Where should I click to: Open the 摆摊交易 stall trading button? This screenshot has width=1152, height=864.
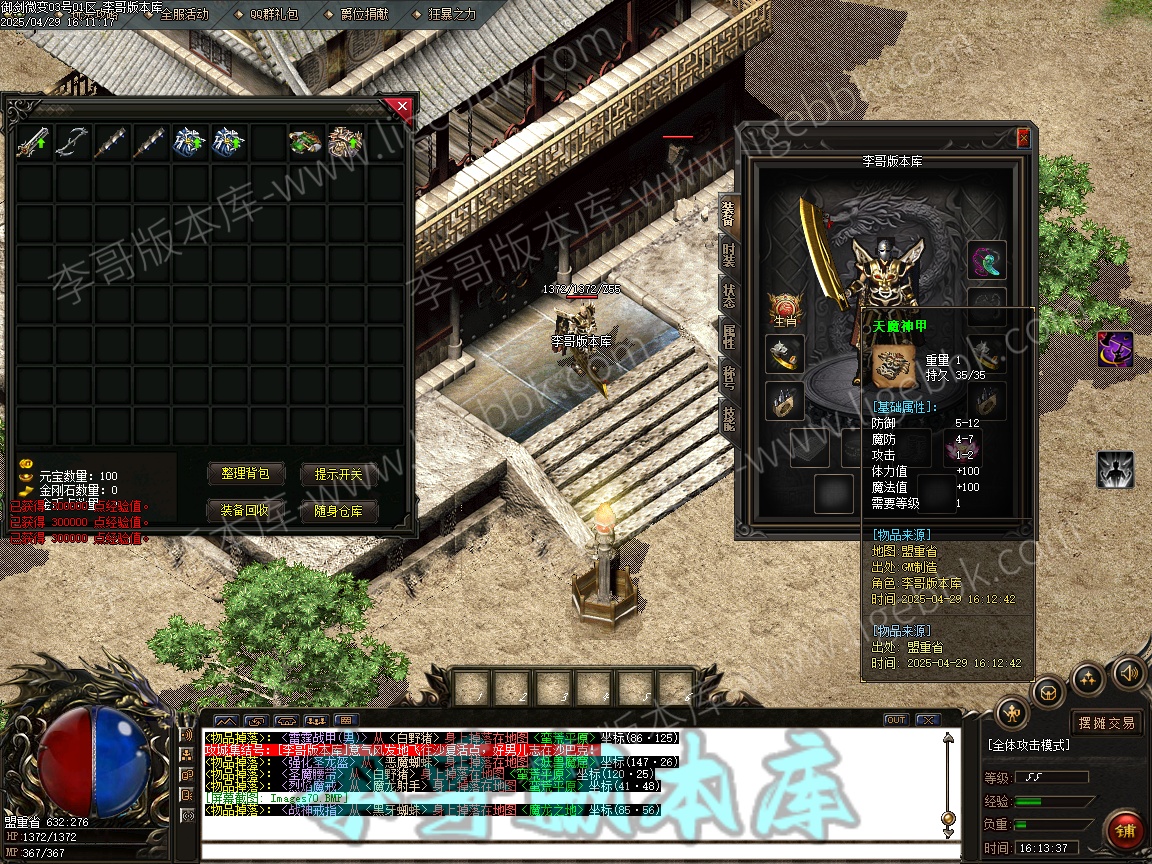click(1107, 722)
